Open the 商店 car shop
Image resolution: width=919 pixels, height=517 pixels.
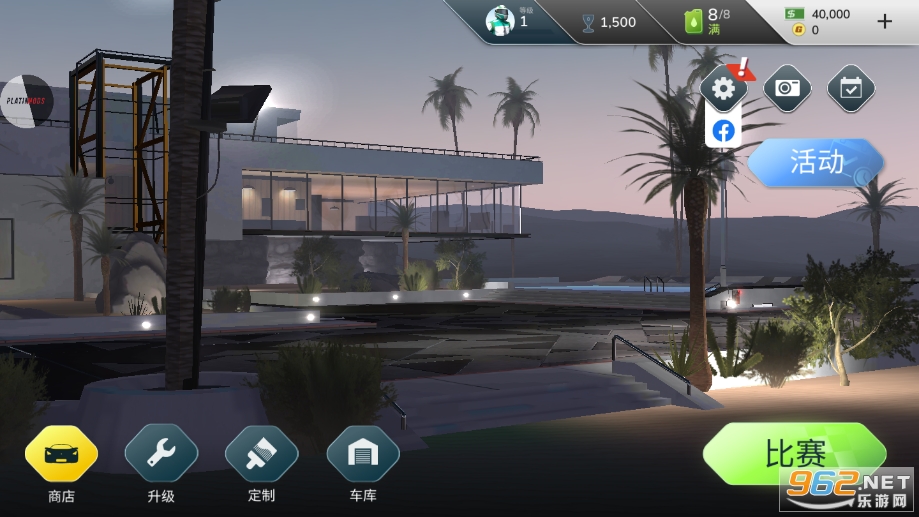tap(61, 454)
